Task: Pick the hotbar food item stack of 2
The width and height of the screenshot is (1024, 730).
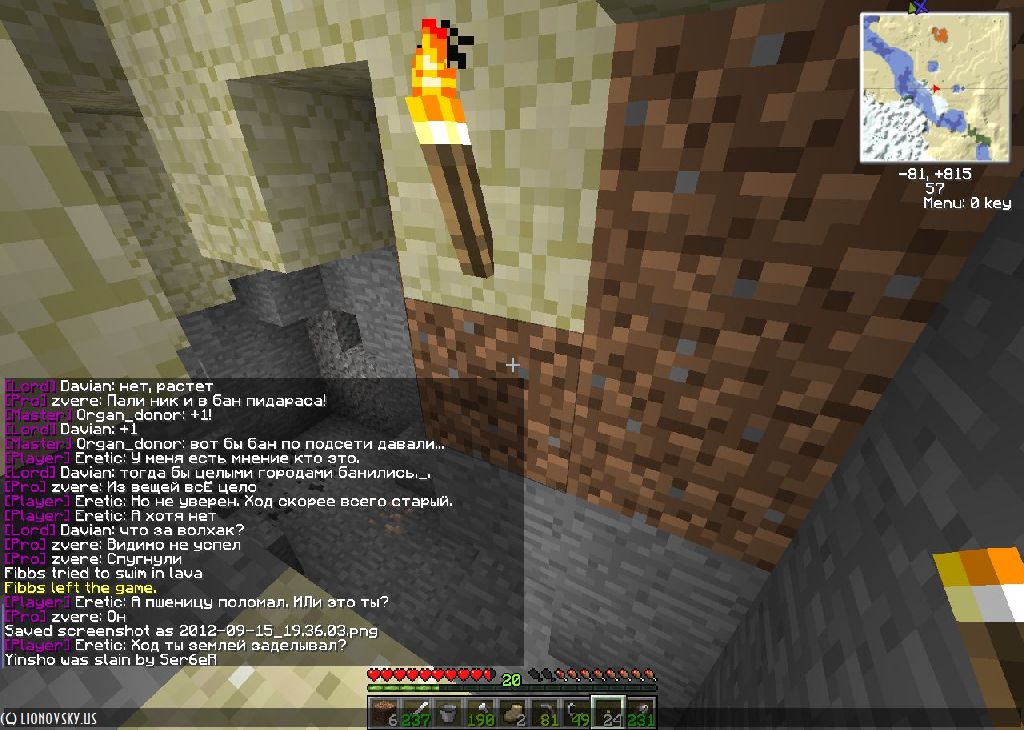Action: pyautogui.click(x=513, y=714)
